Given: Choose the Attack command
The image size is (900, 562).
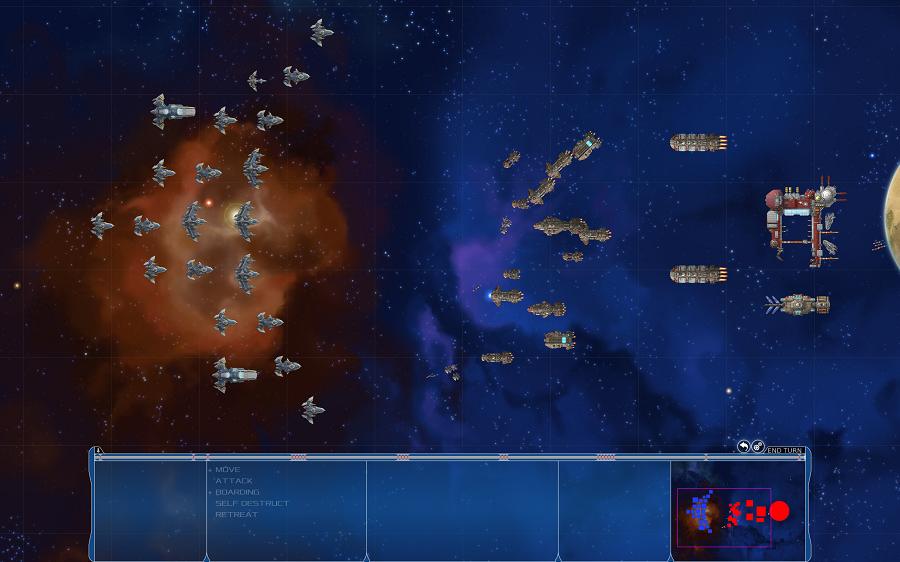Looking at the screenshot, I should click(x=234, y=481).
